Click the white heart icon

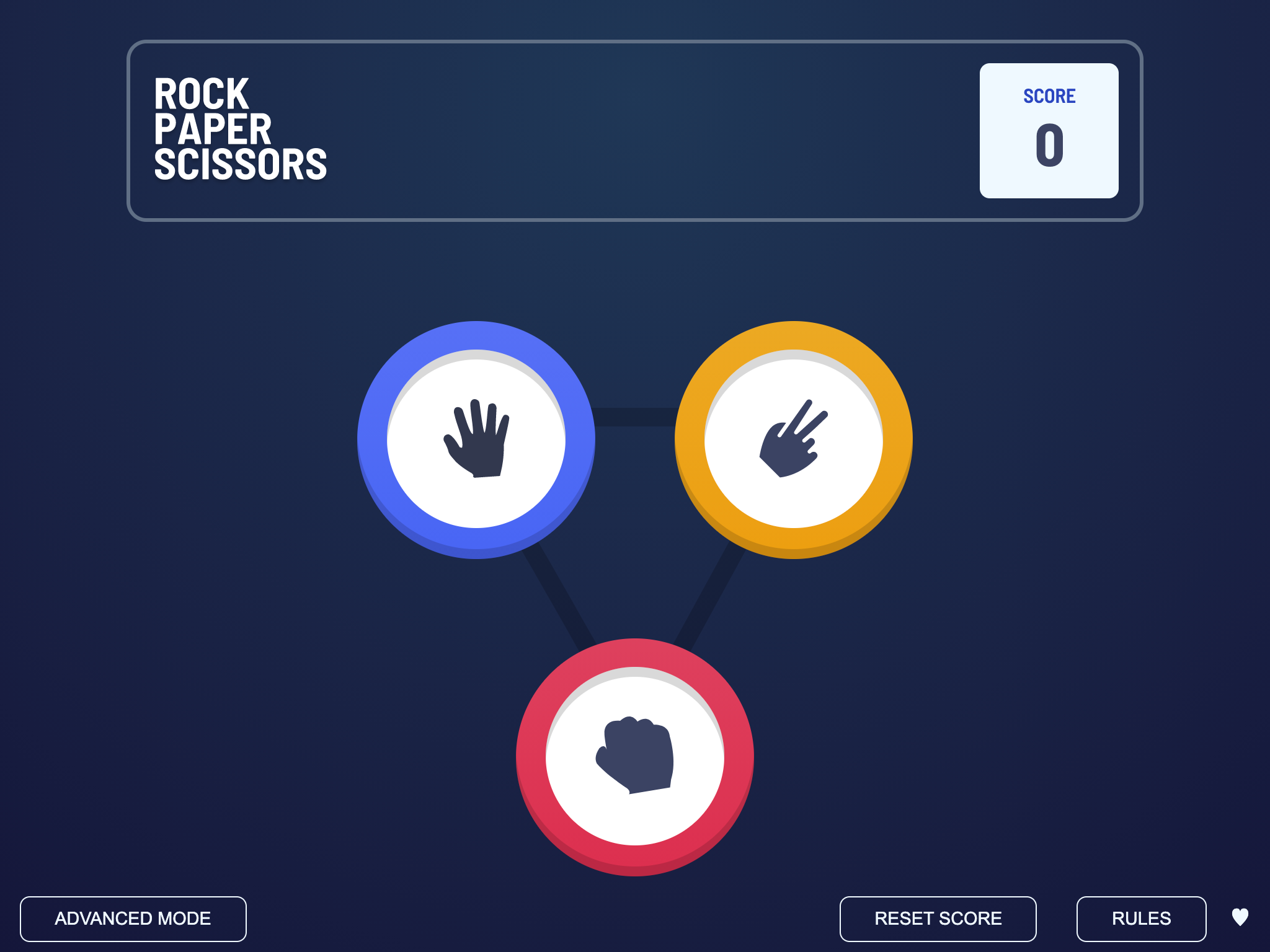(1240, 917)
